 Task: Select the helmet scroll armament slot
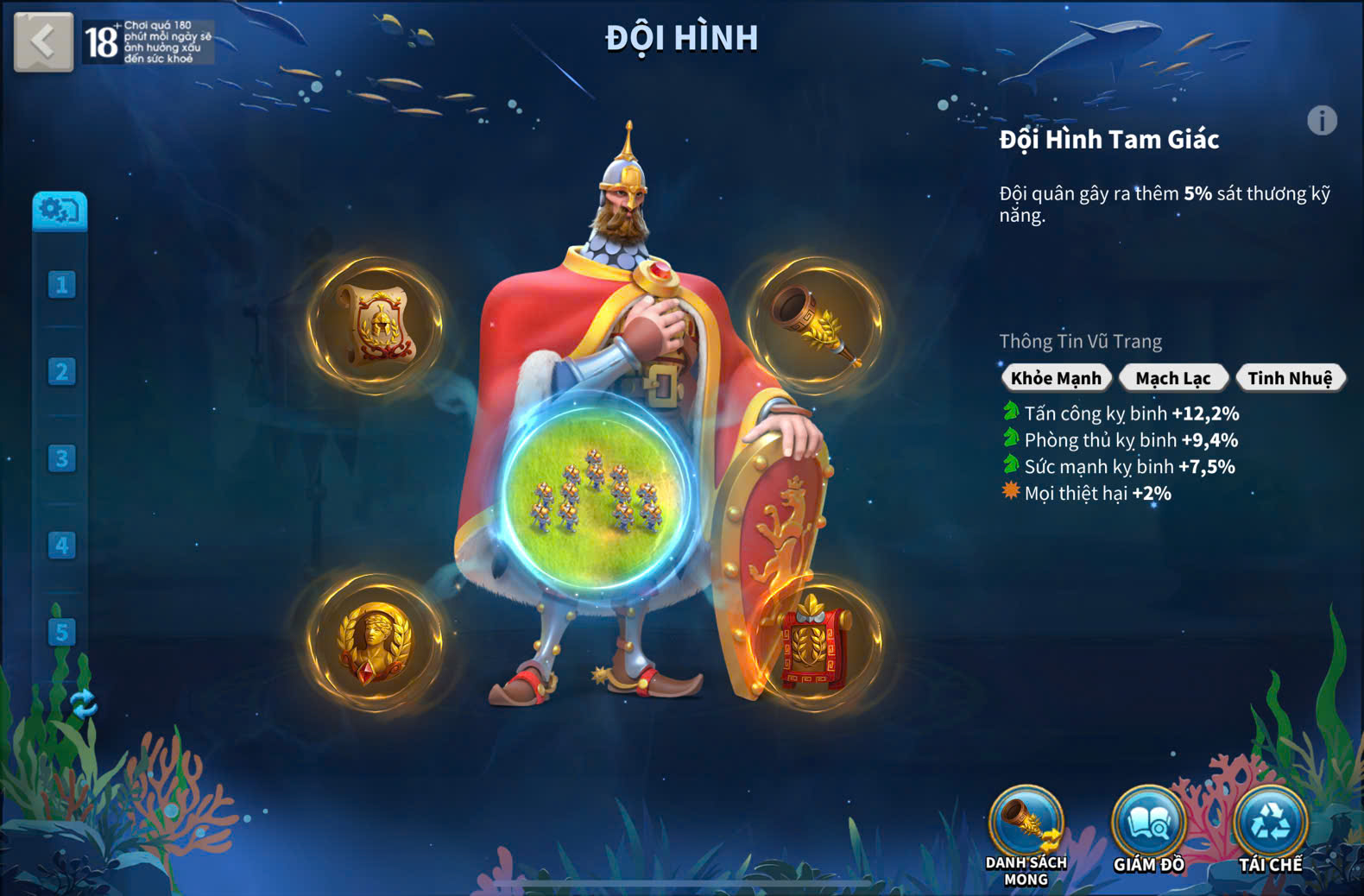tap(376, 325)
